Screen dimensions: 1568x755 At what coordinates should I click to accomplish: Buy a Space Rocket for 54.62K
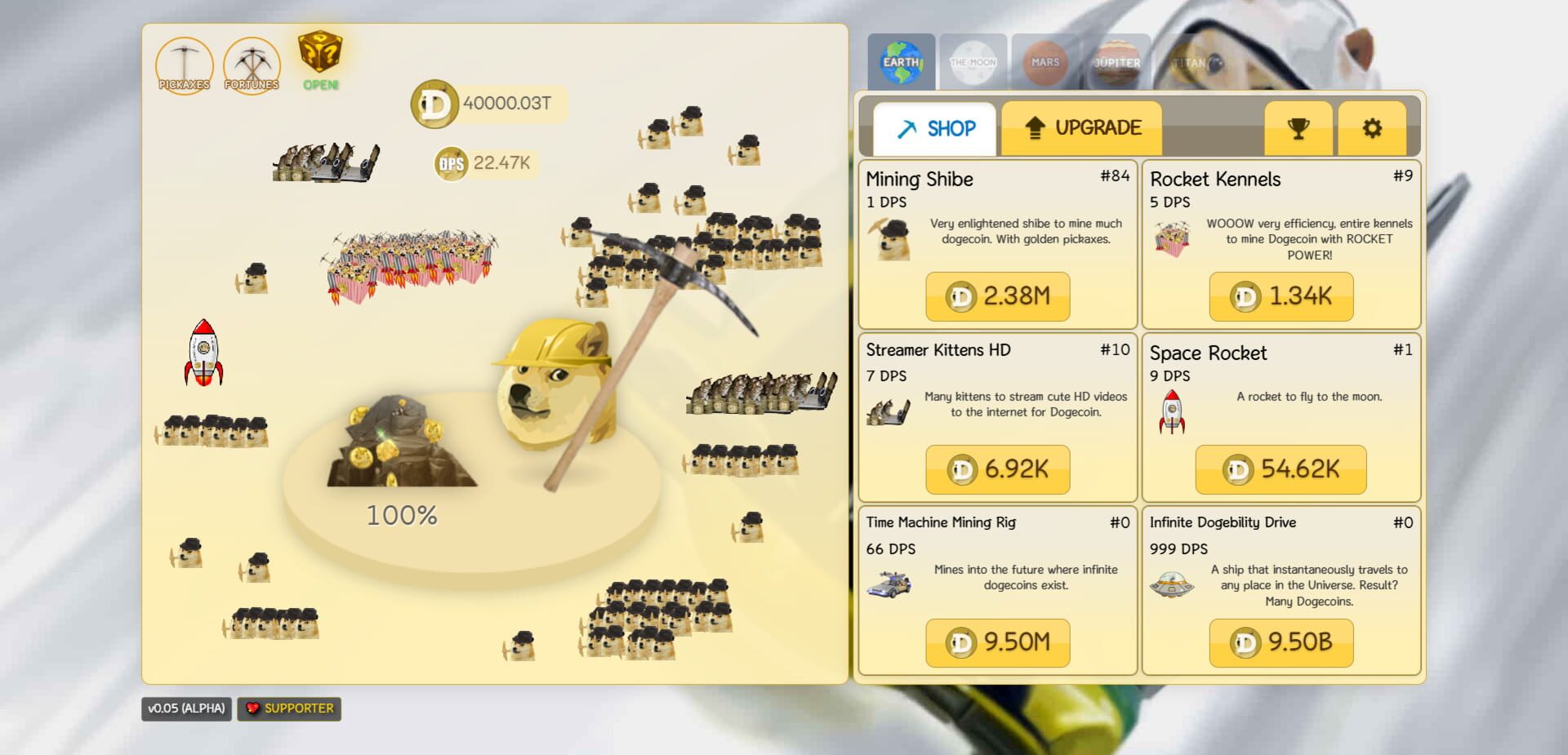(x=1280, y=469)
